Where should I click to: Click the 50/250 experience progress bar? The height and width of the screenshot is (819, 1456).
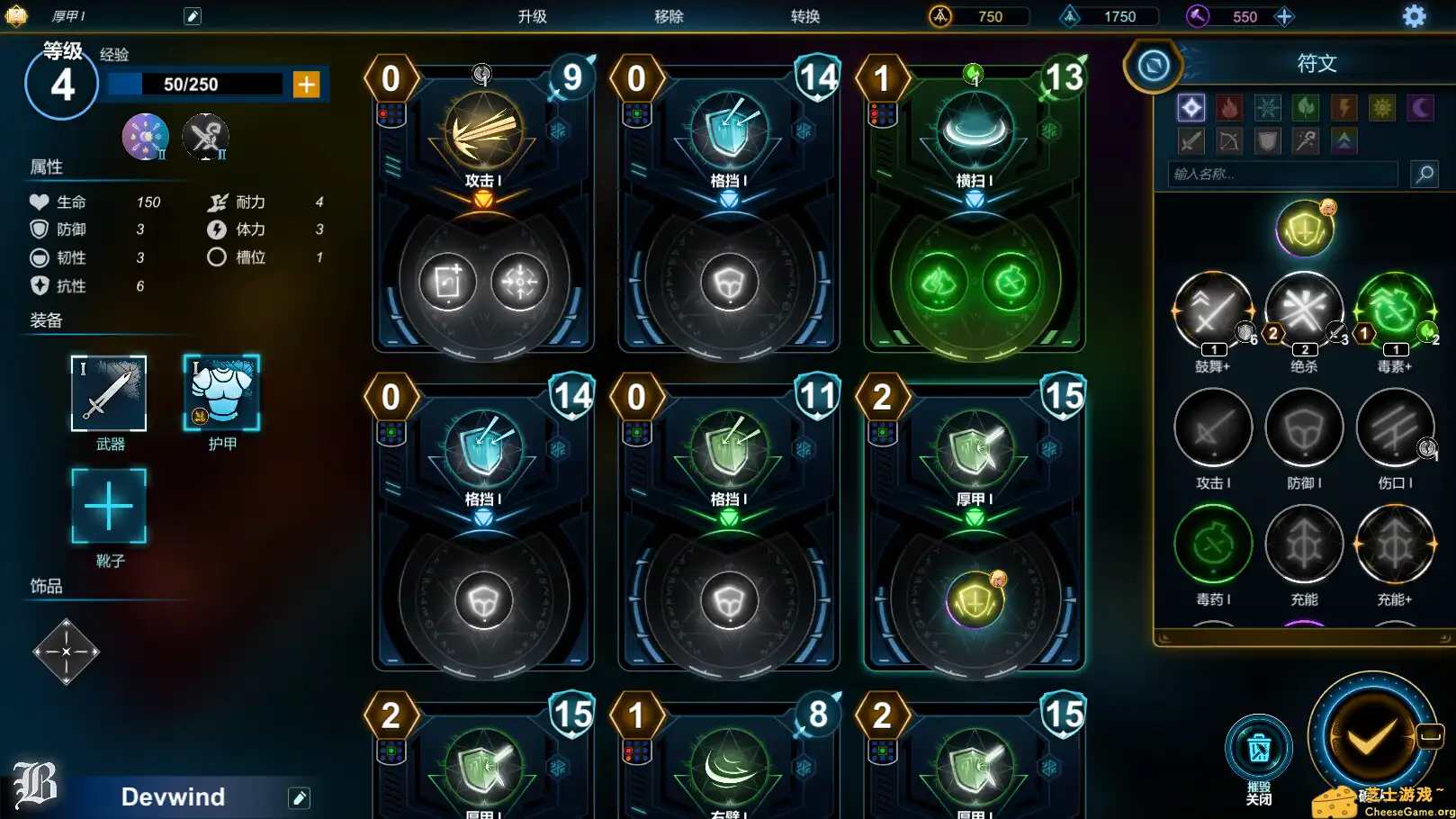click(x=192, y=84)
